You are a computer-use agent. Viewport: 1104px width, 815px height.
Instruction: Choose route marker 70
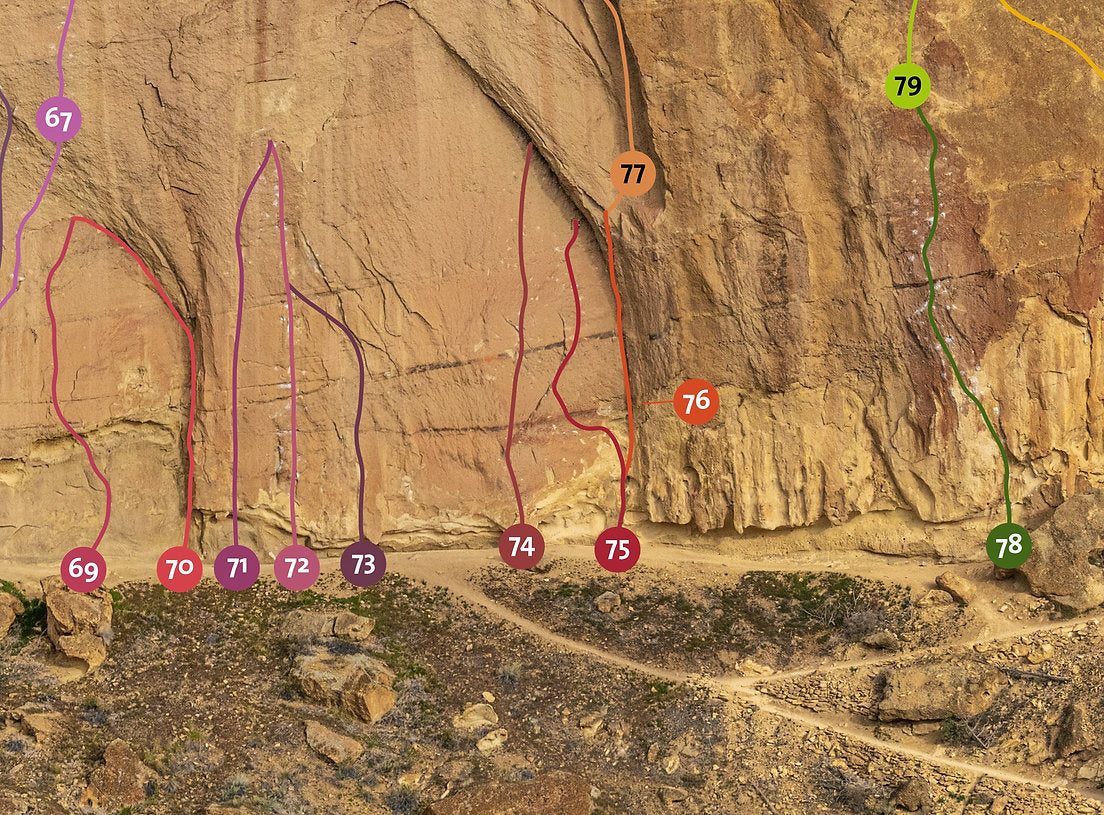179,569
